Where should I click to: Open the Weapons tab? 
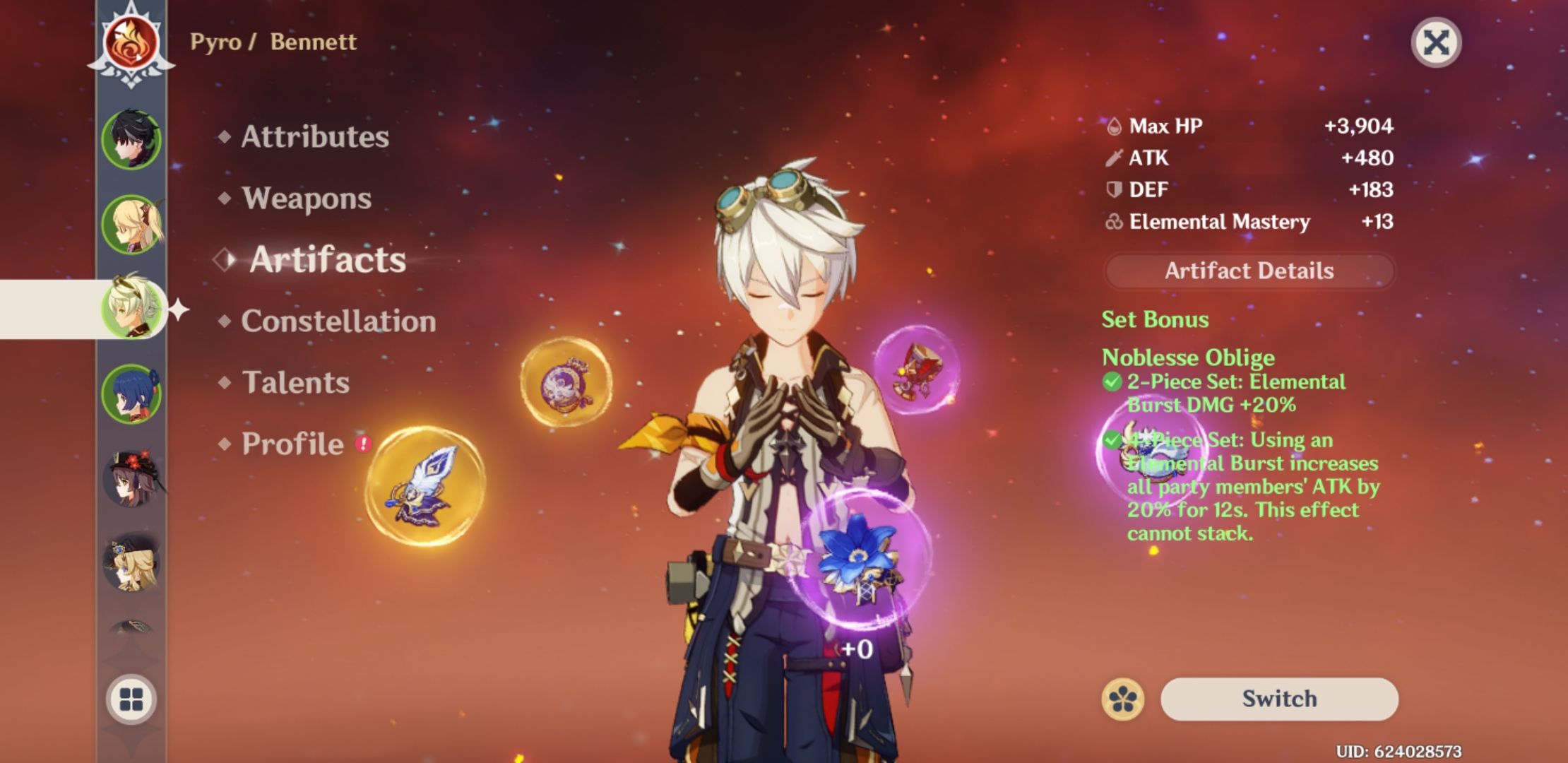305,199
